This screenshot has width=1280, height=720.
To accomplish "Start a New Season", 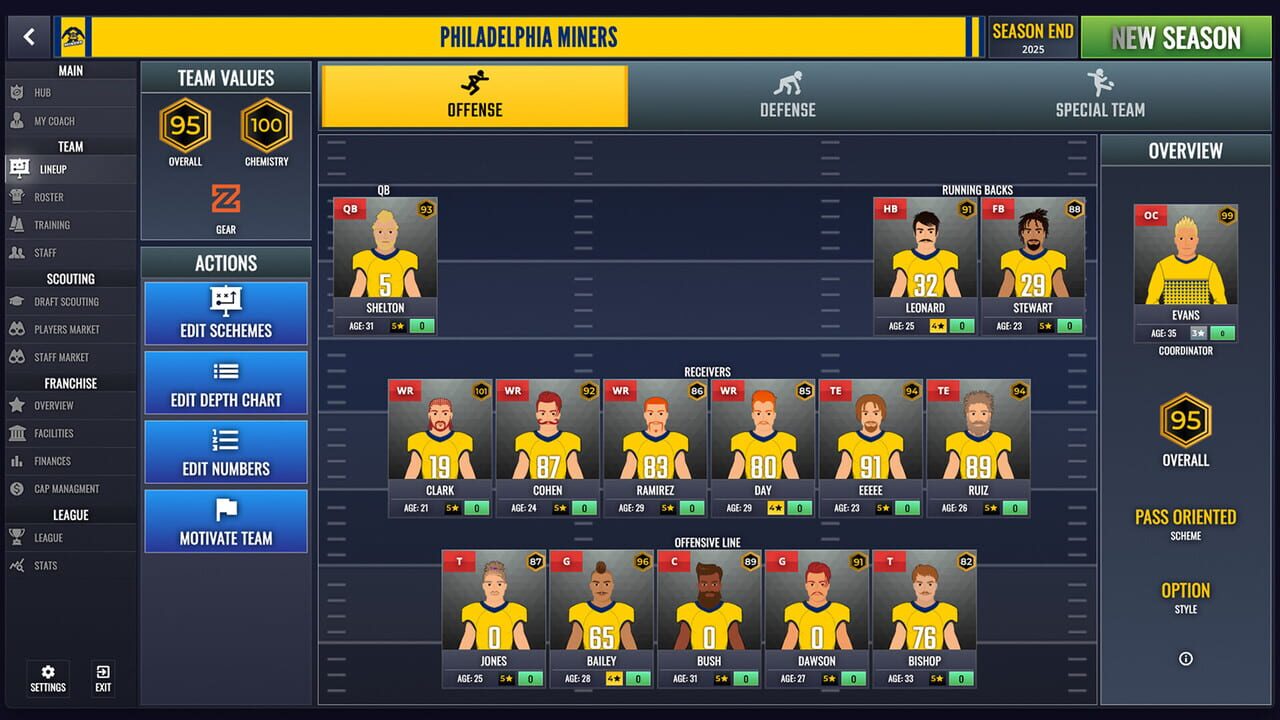I will coord(1176,37).
